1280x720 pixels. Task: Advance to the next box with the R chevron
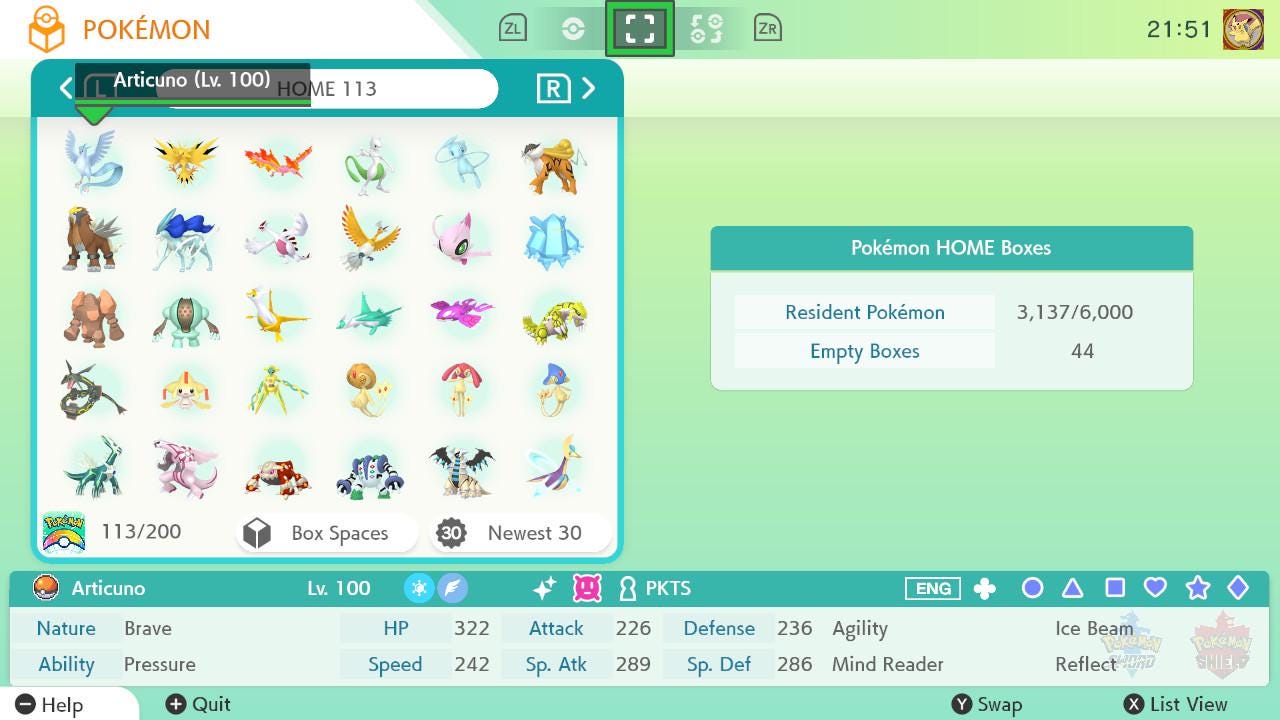point(589,88)
